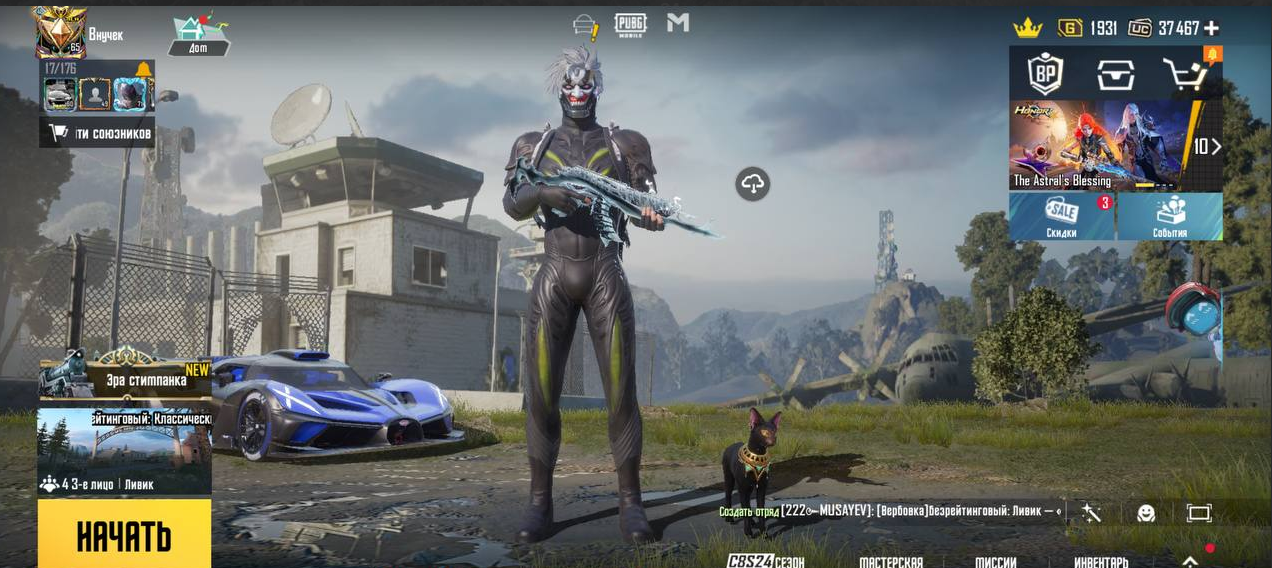Change the Ливик ranked map mode
The width and height of the screenshot is (1272, 568).
124,450
